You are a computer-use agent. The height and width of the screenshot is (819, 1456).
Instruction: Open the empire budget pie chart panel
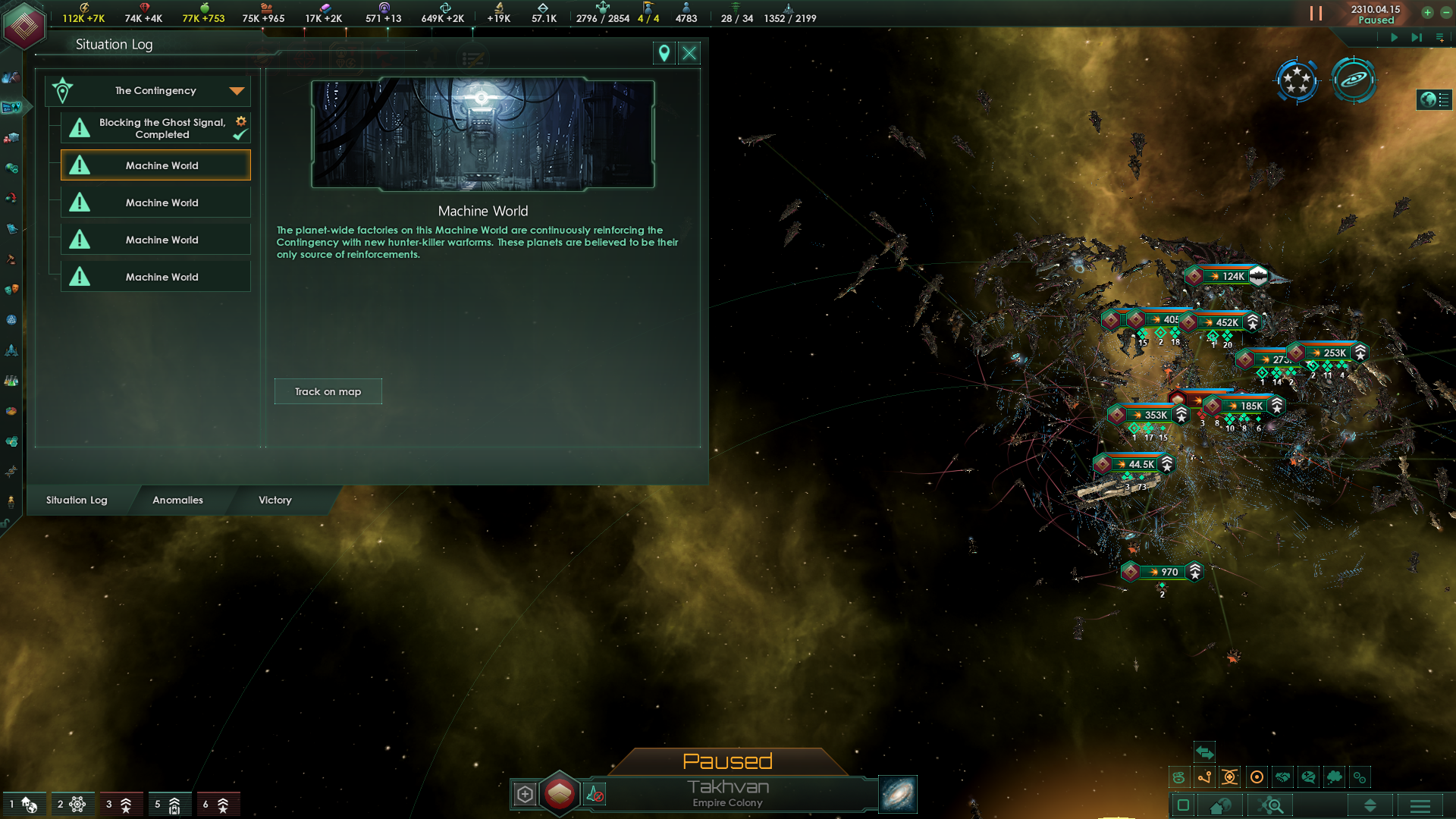12,409
